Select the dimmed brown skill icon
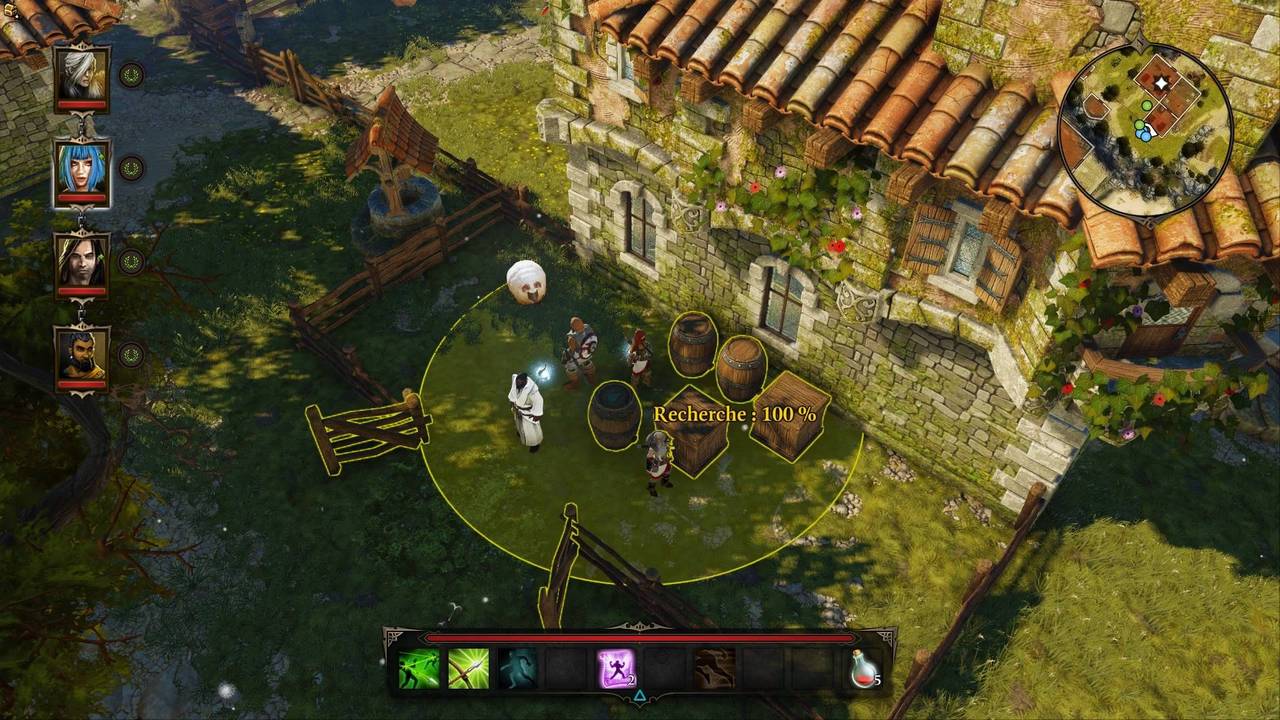The width and height of the screenshot is (1280, 720). pyautogui.click(x=714, y=669)
